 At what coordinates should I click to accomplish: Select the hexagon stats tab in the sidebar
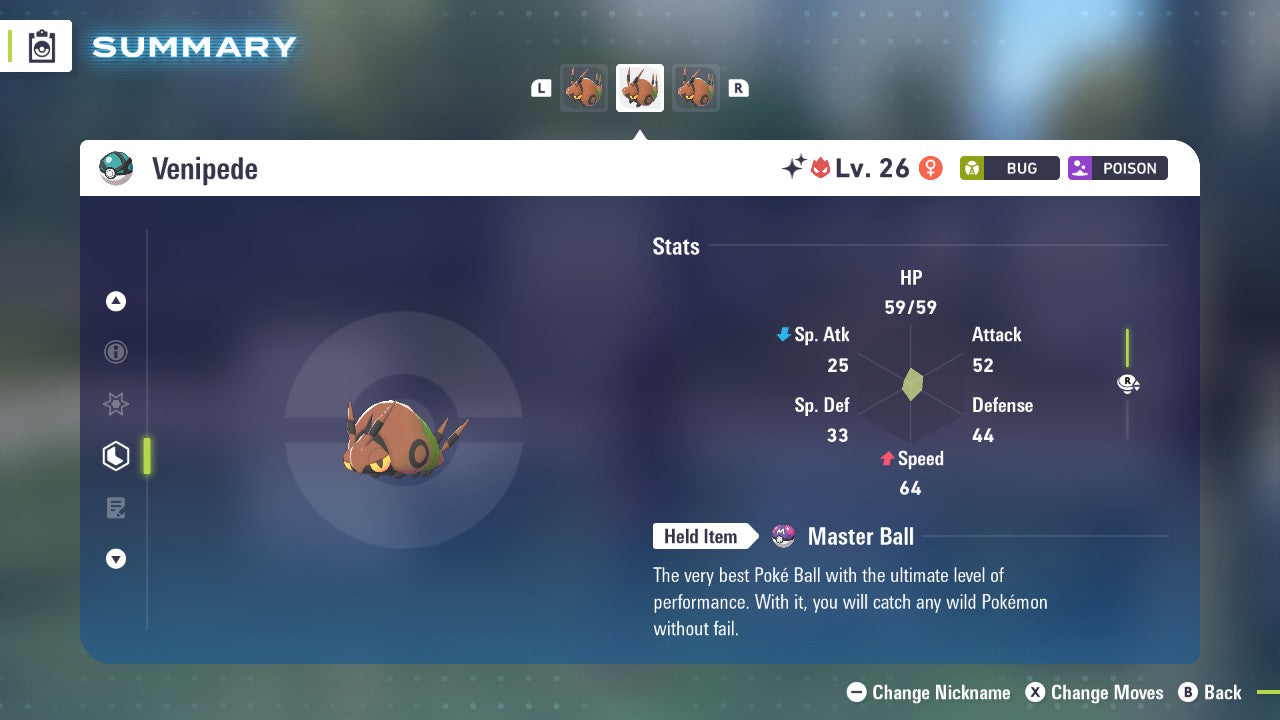click(x=116, y=456)
